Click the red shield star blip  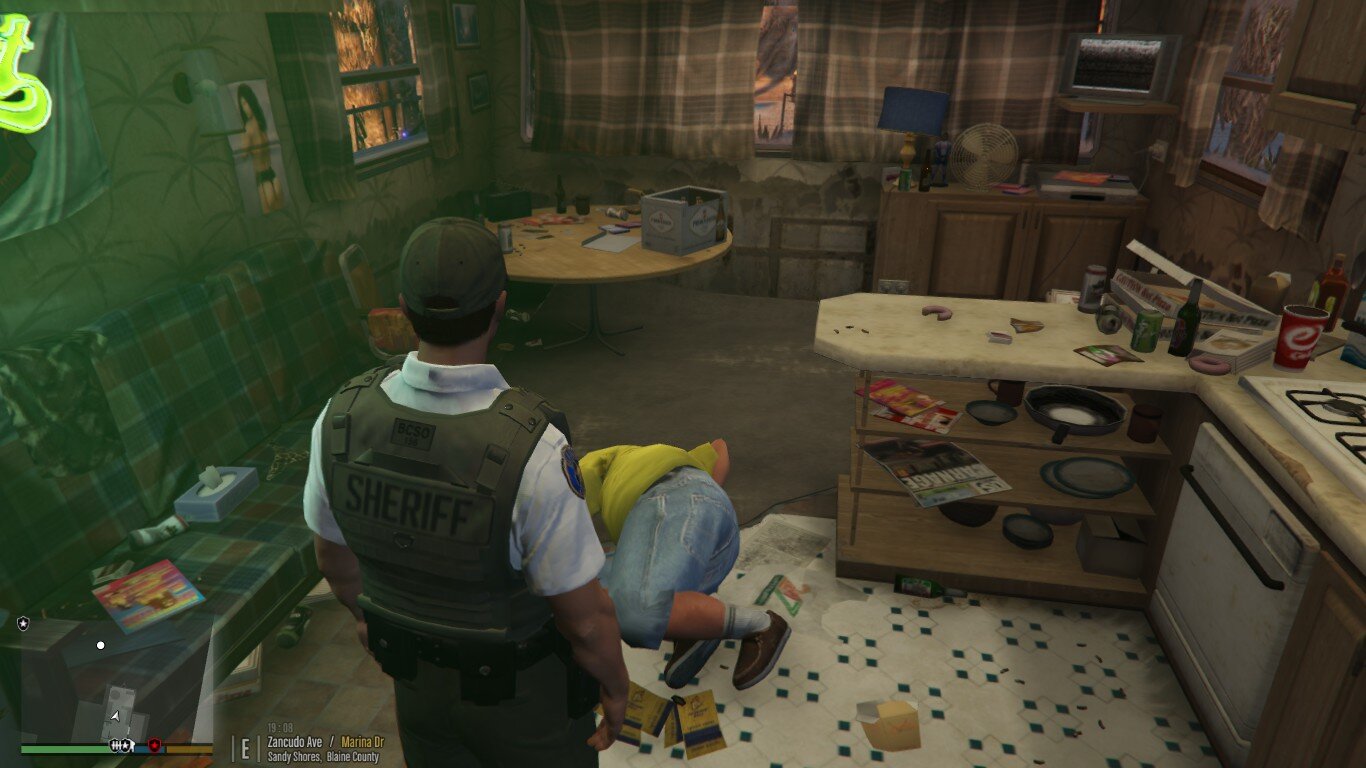(154, 745)
